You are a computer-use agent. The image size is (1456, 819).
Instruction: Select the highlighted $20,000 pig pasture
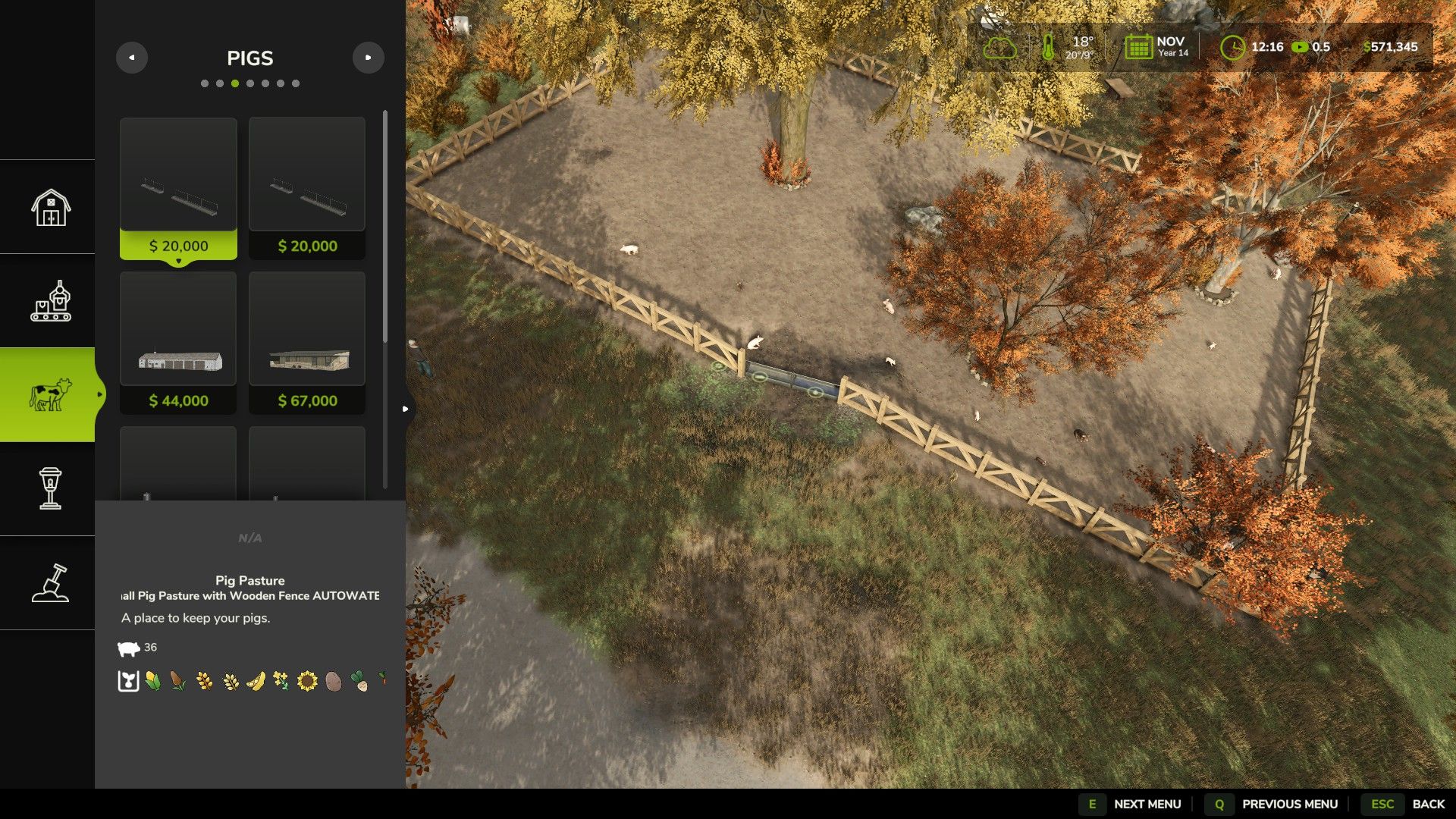178,188
